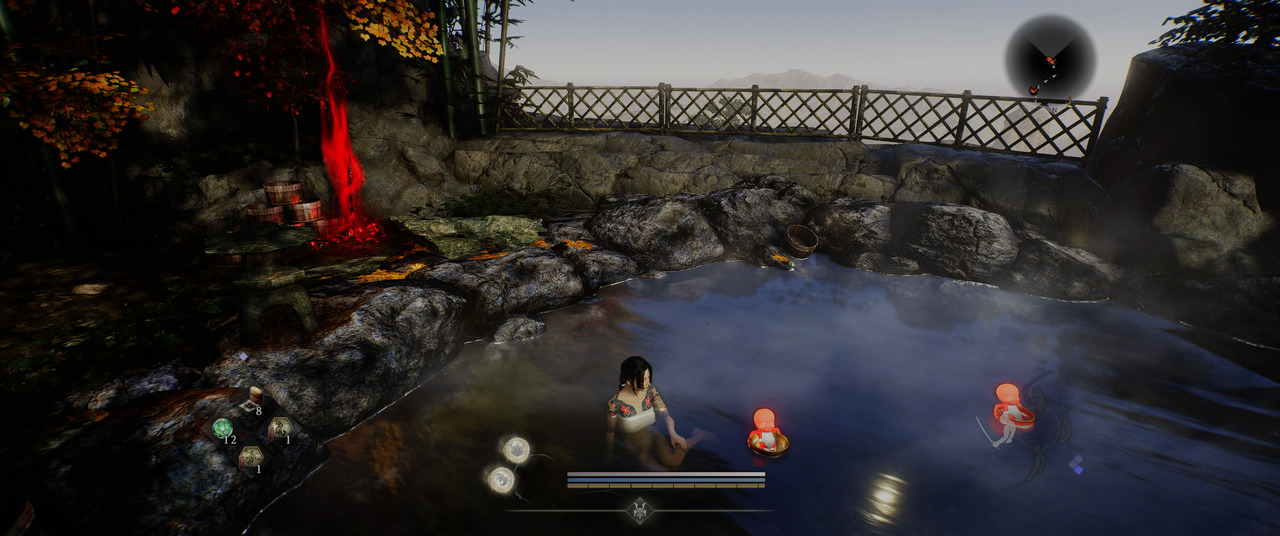The image size is (1280, 536).
Task: Select the upper glowing guardian spirit icon
Action: (516, 449)
